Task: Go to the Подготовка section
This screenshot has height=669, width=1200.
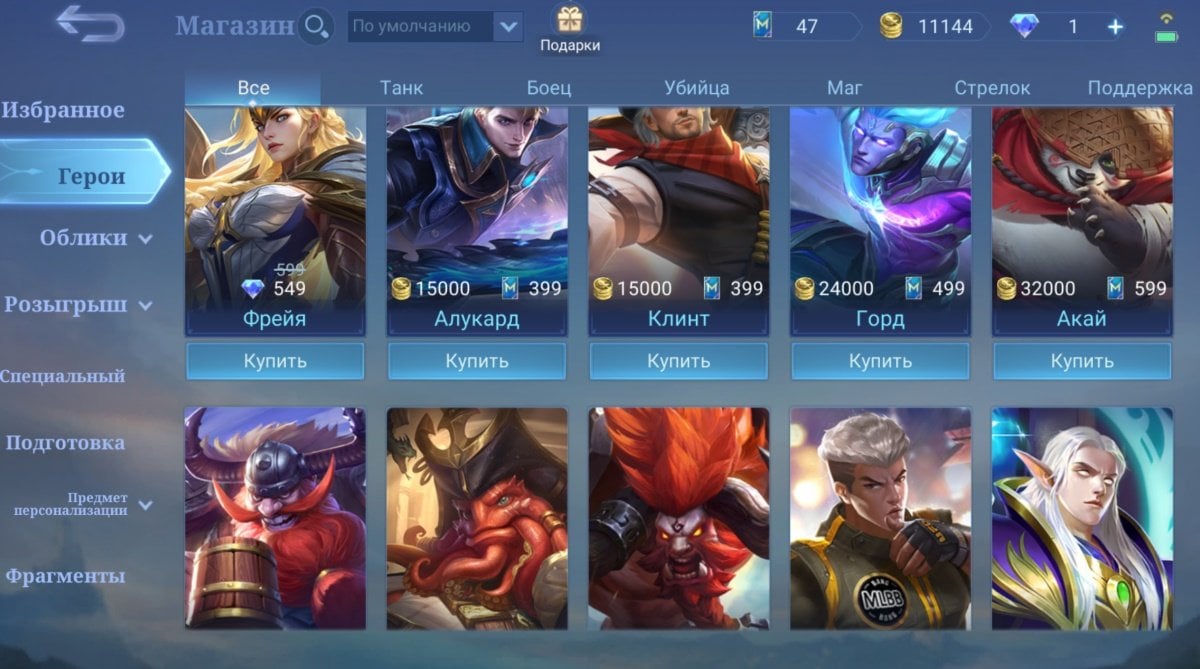Action: click(x=65, y=443)
